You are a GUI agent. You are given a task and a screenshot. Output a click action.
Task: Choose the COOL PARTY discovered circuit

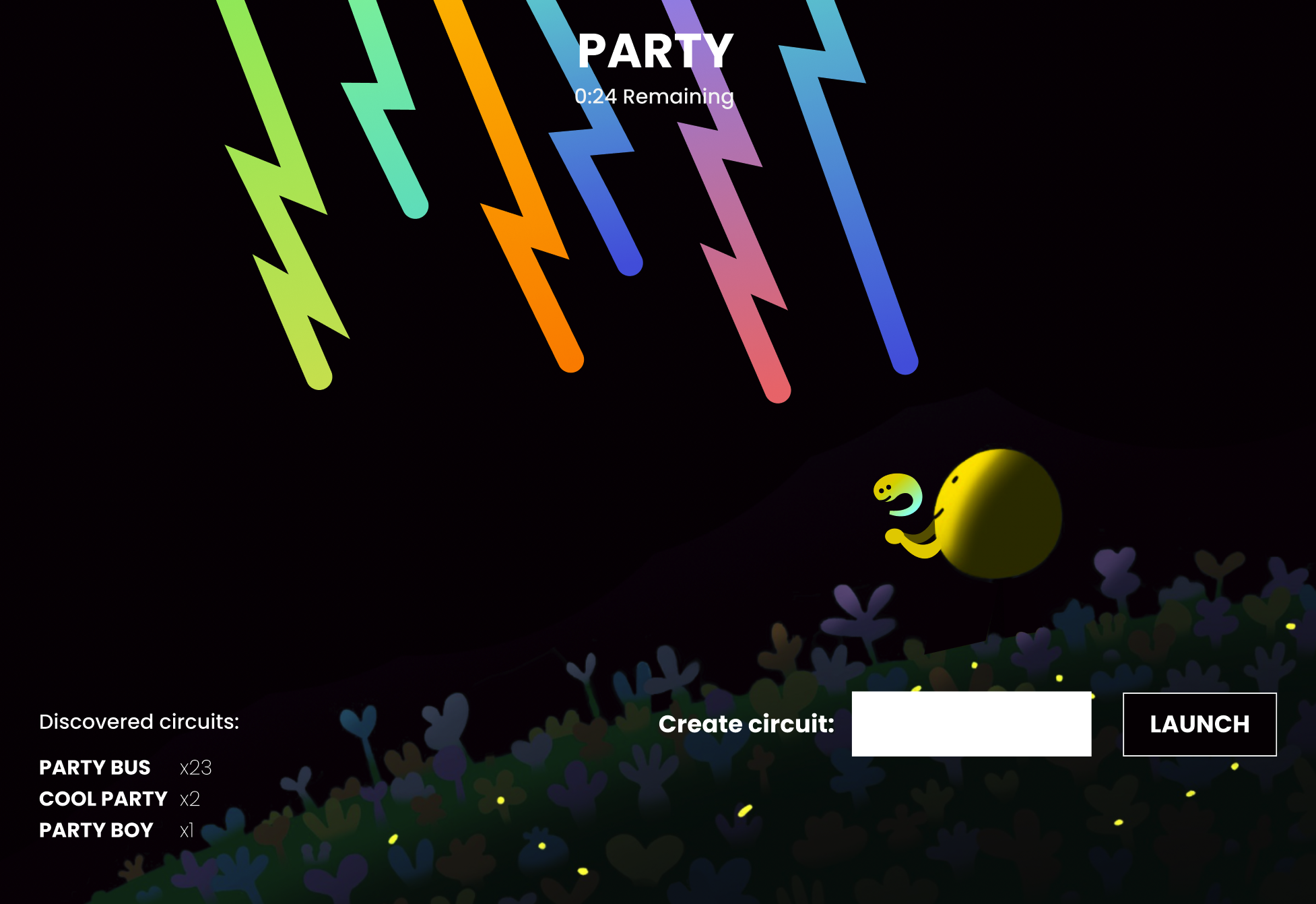[103, 799]
